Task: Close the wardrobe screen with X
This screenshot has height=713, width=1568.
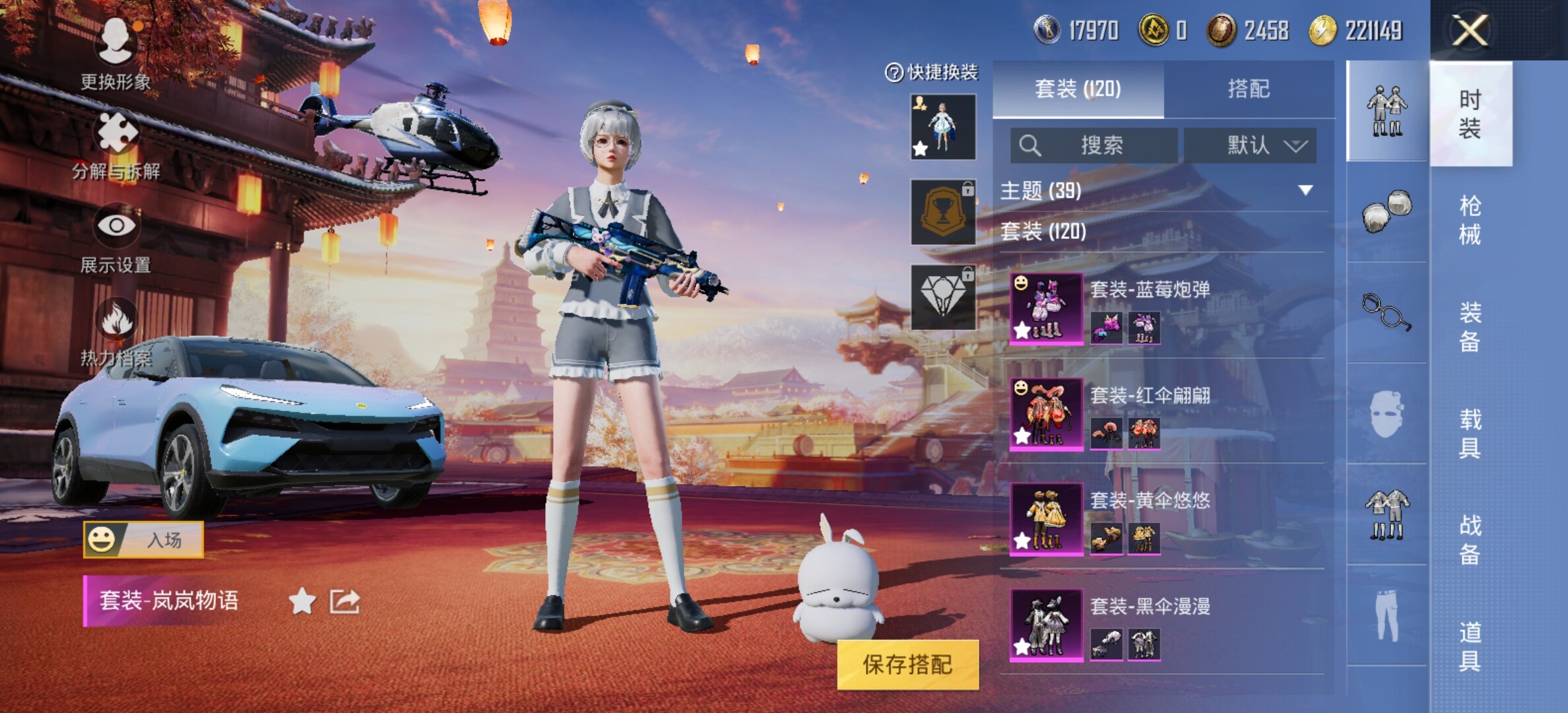Action: click(x=1470, y=30)
